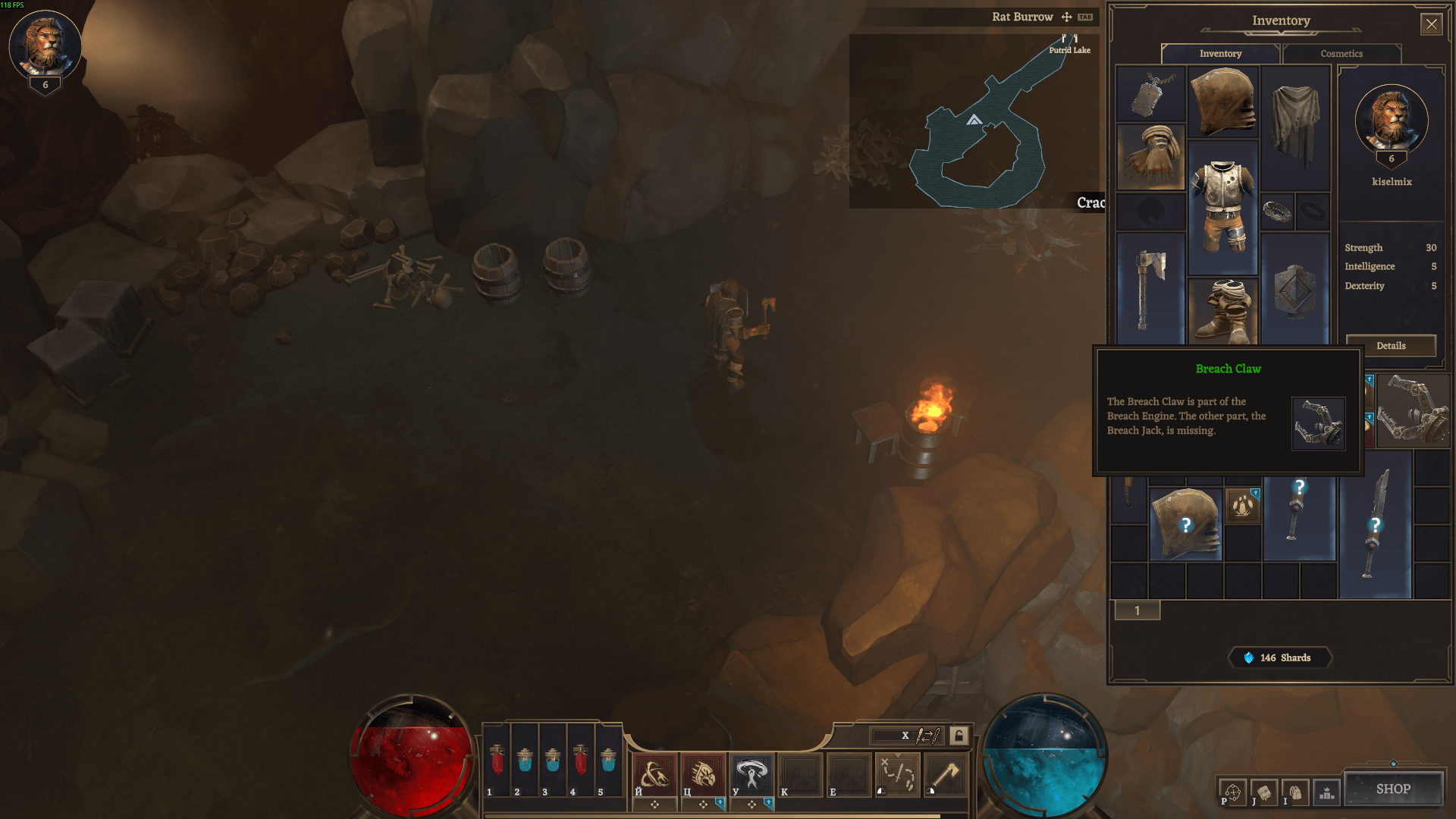Select the Inventory tab
The image size is (1456, 819).
[x=1221, y=54]
